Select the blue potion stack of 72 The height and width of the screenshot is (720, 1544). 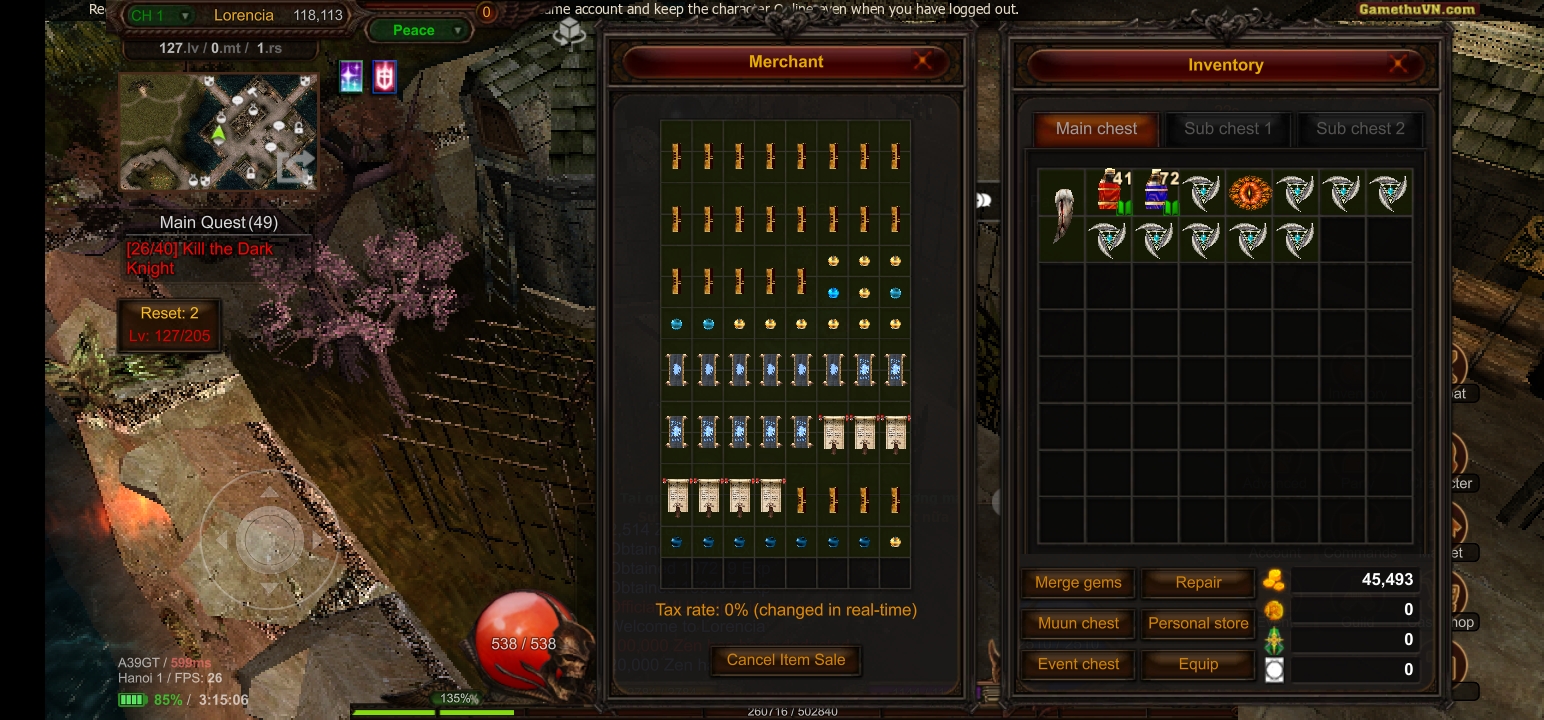pyautogui.click(x=1157, y=192)
